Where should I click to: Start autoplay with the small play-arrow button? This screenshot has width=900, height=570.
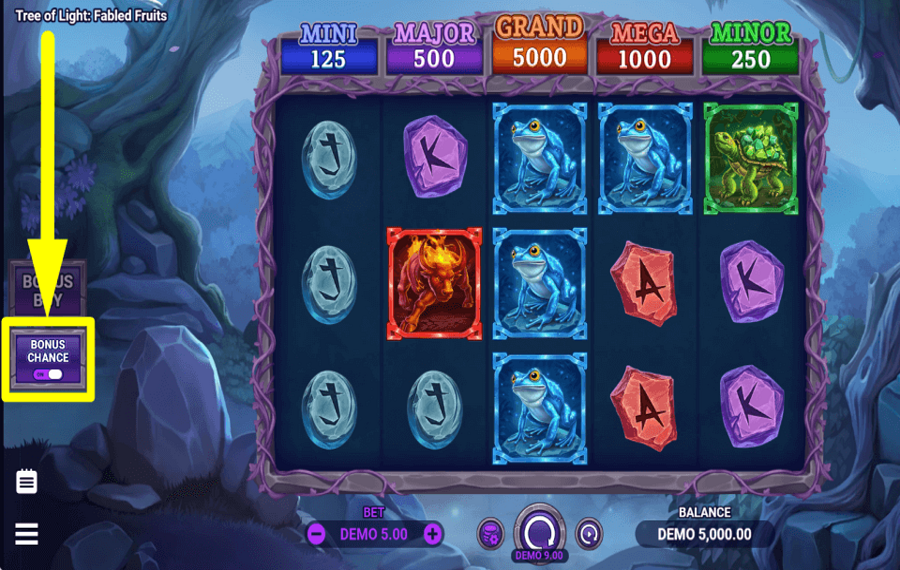click(x=590, y=533)
